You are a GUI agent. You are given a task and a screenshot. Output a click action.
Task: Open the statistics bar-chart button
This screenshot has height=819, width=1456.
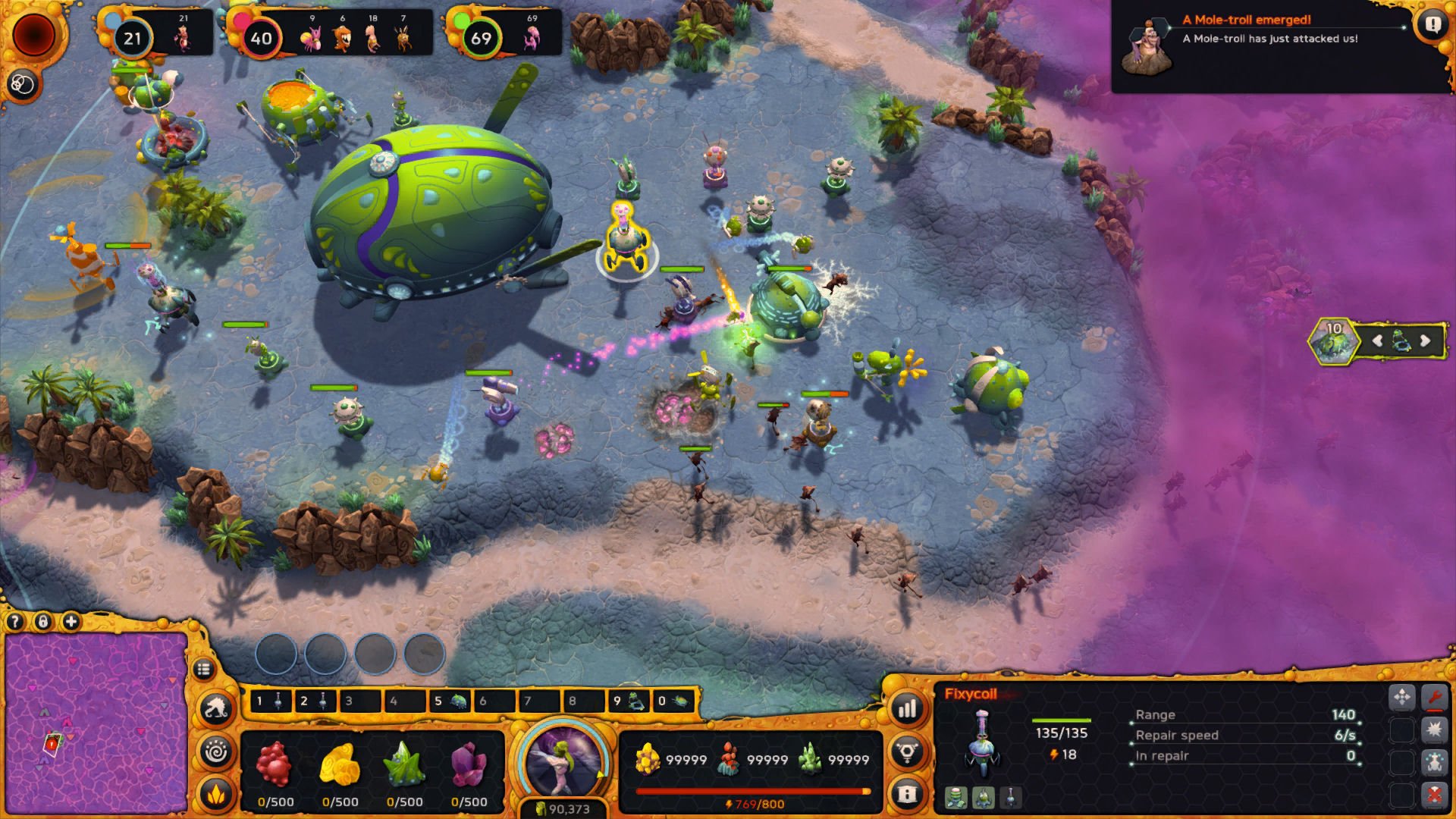(x=907, y=709)
